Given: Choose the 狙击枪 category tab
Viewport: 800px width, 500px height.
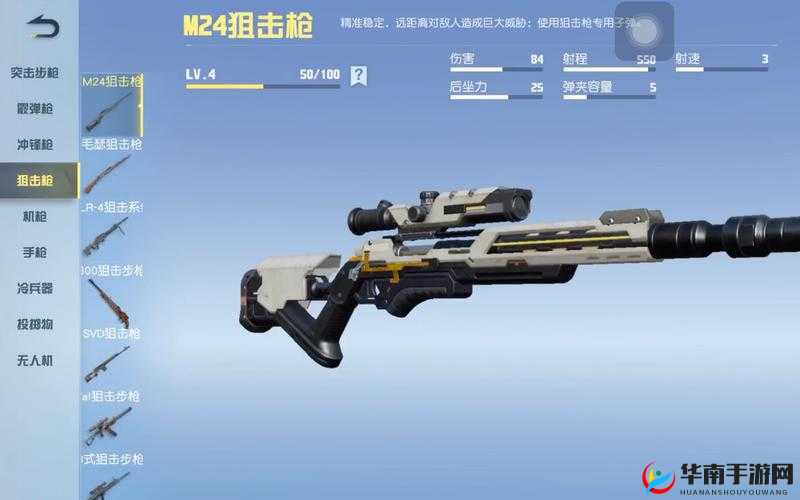Looking at the screenshot, I should pyautogui.click(x=36, y=180).
